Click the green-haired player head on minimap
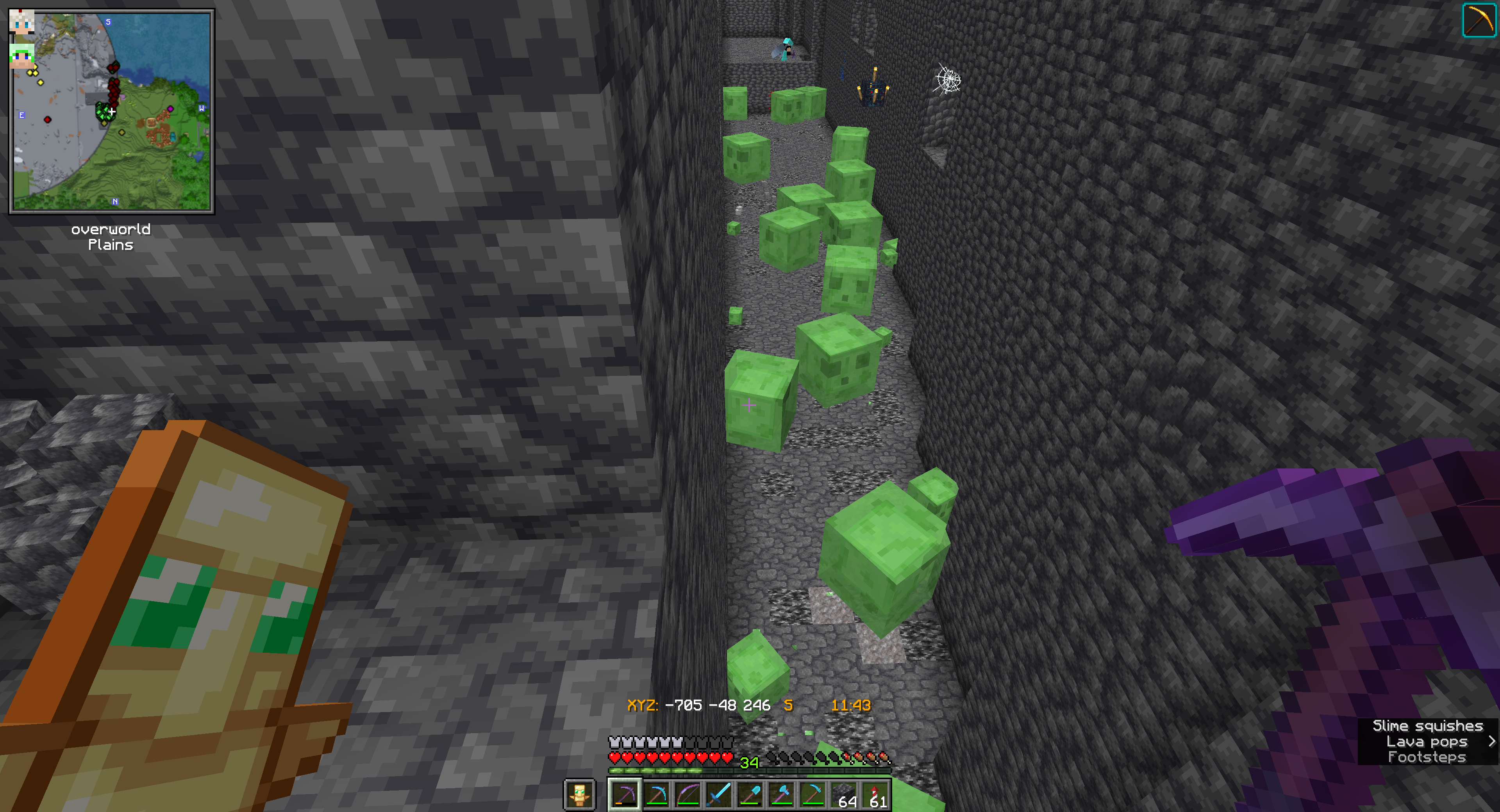The height and width of the screenshot is (812, 1500). pyautogui.click(x=21, y=57)
